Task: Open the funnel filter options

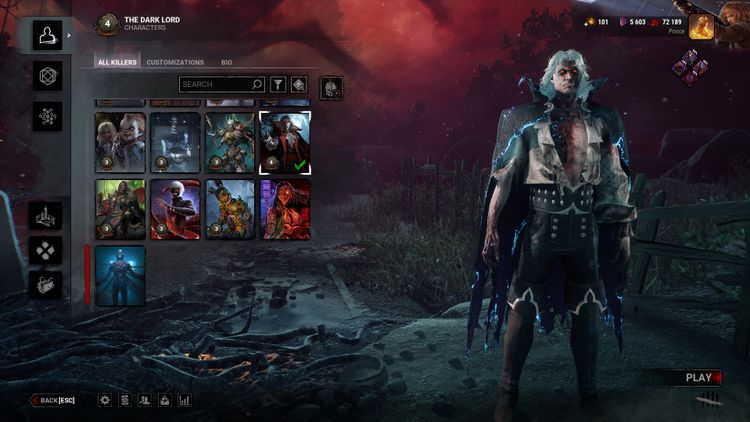Action: point(278,85)
